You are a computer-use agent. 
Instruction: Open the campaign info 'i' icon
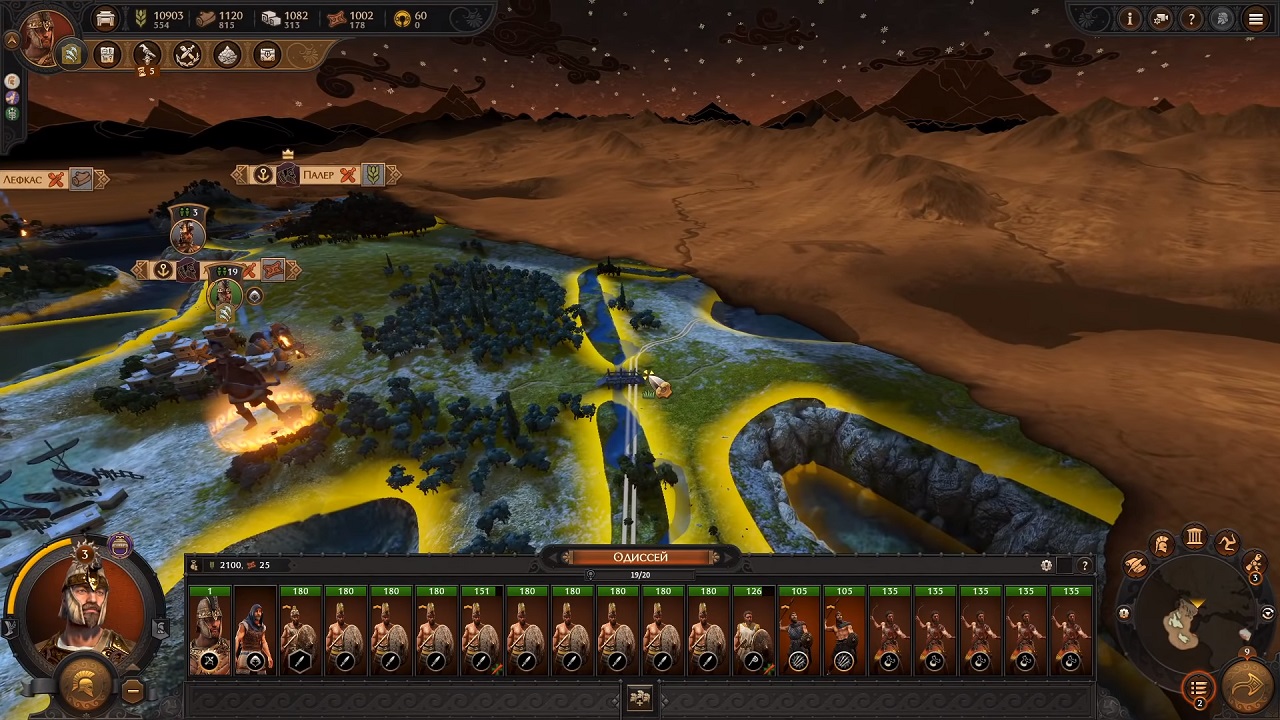click(1130, 18)
